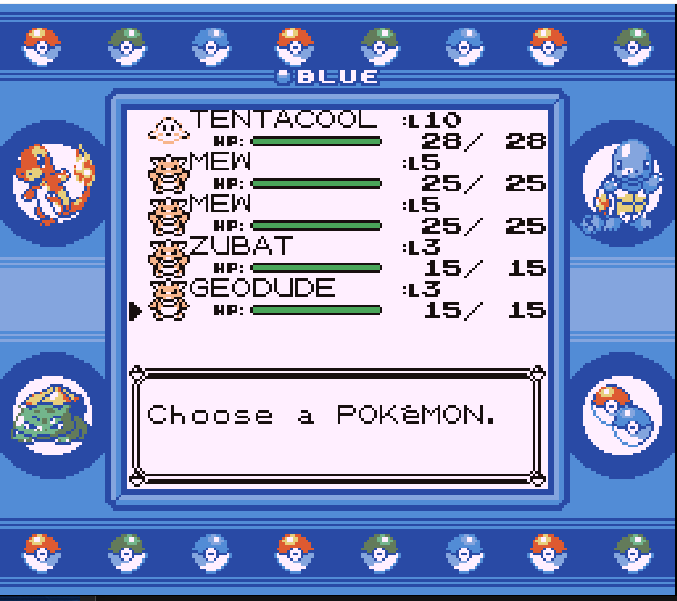677x601 pixels.
Task: Choose TENTACOOL from the party list
Action: (283, 120)
